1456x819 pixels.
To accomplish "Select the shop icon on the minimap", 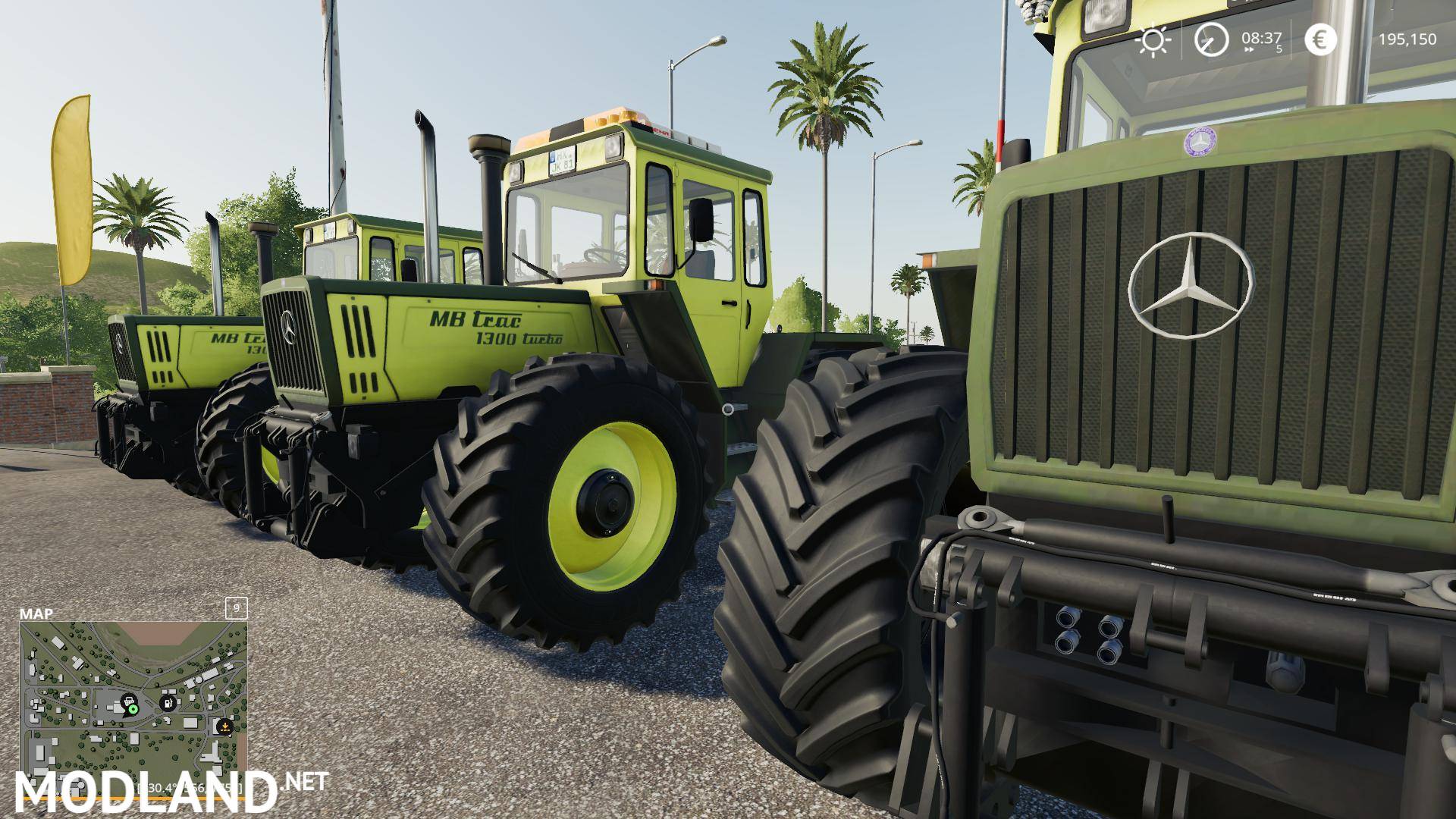I will tap(129, 701).
